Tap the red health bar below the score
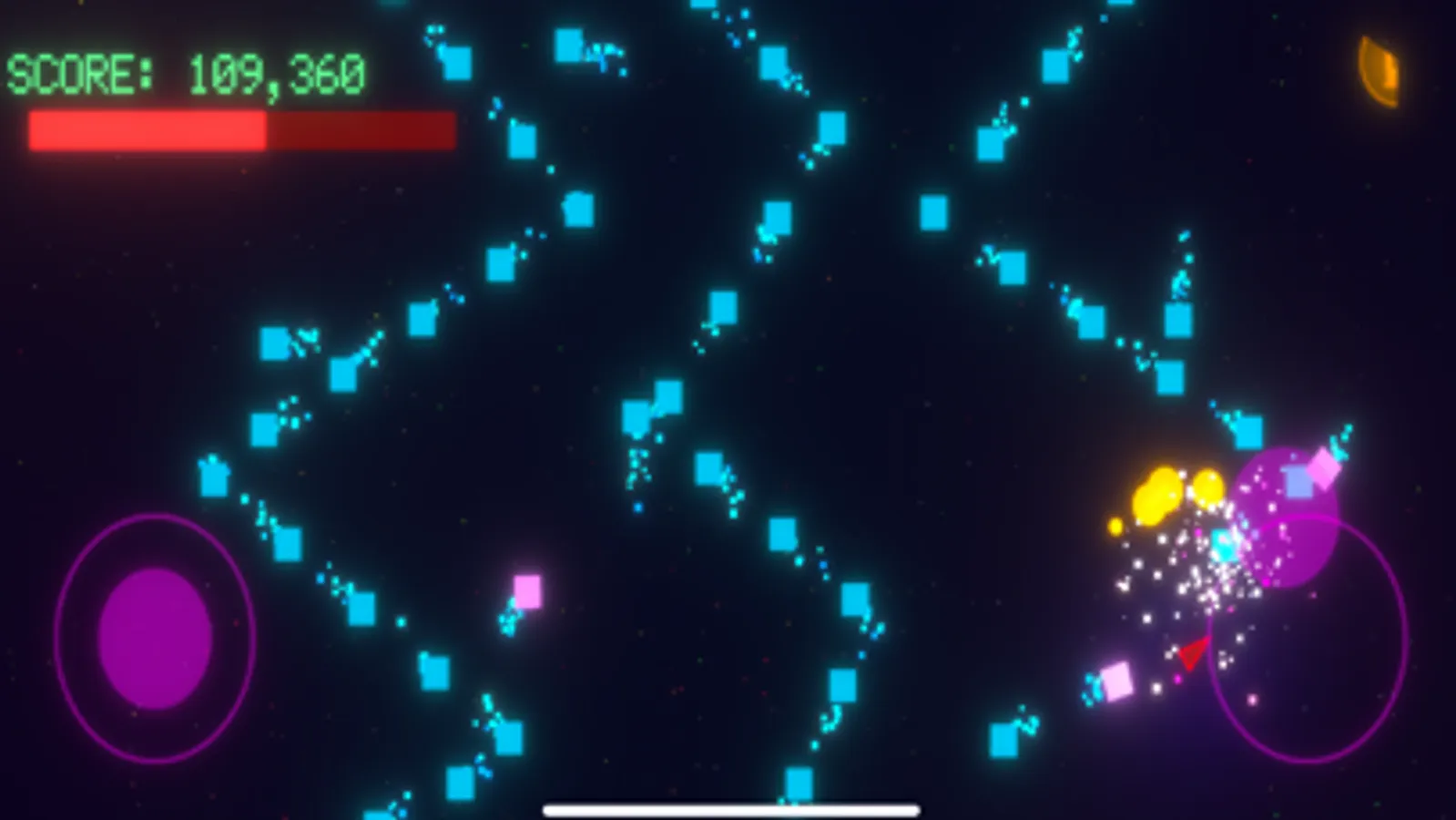This screenshot has height=820, width=1456. (239, 130)
